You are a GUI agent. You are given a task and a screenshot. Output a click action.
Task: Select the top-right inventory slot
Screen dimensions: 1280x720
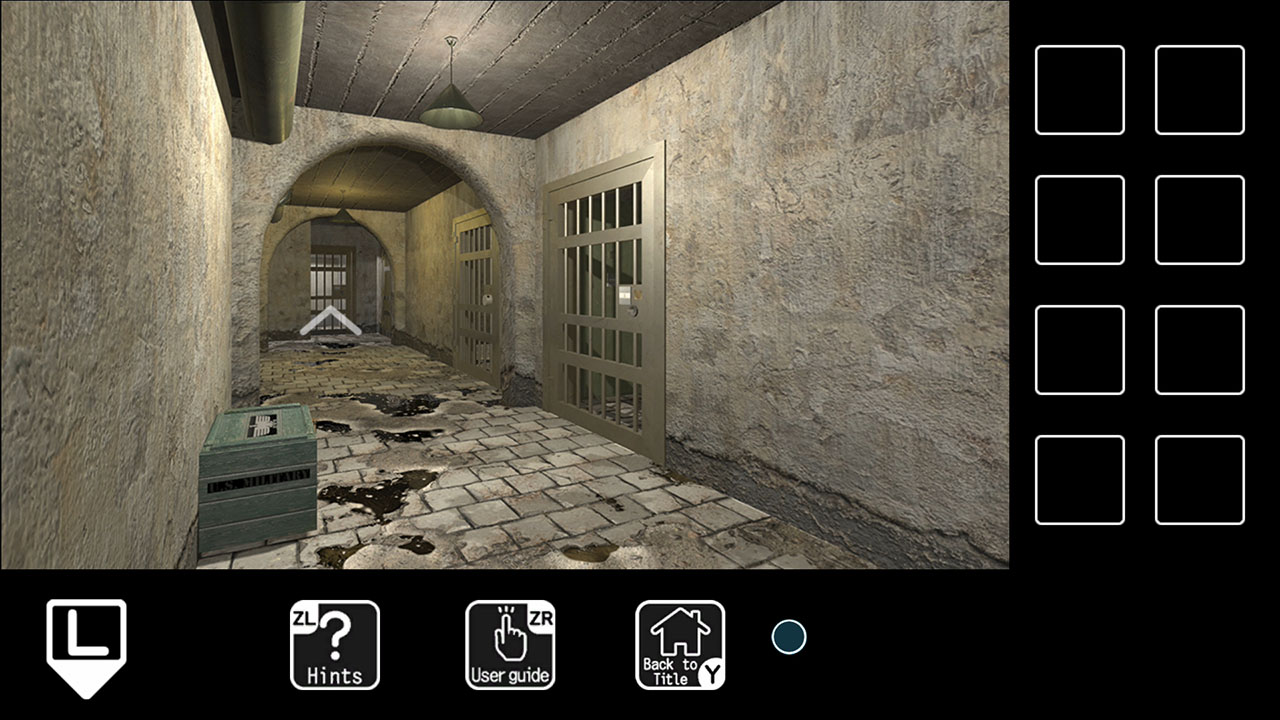click(x=1199, y=89)
